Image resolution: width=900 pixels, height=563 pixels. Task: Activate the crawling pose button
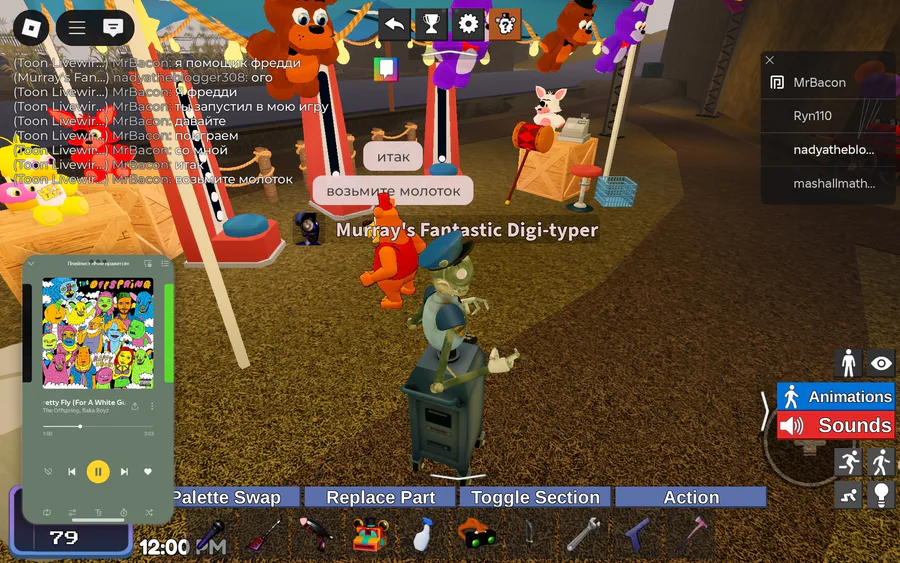pyautogui.click(x=848, y=494)
